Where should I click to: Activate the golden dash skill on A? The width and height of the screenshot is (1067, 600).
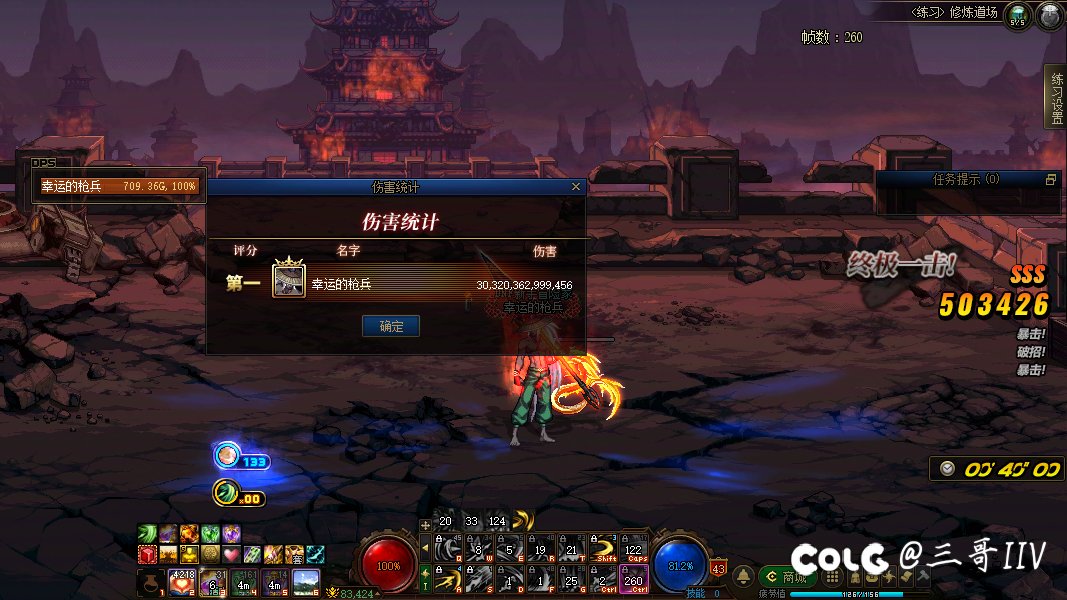pyautogui.click(x=448, y=578)
